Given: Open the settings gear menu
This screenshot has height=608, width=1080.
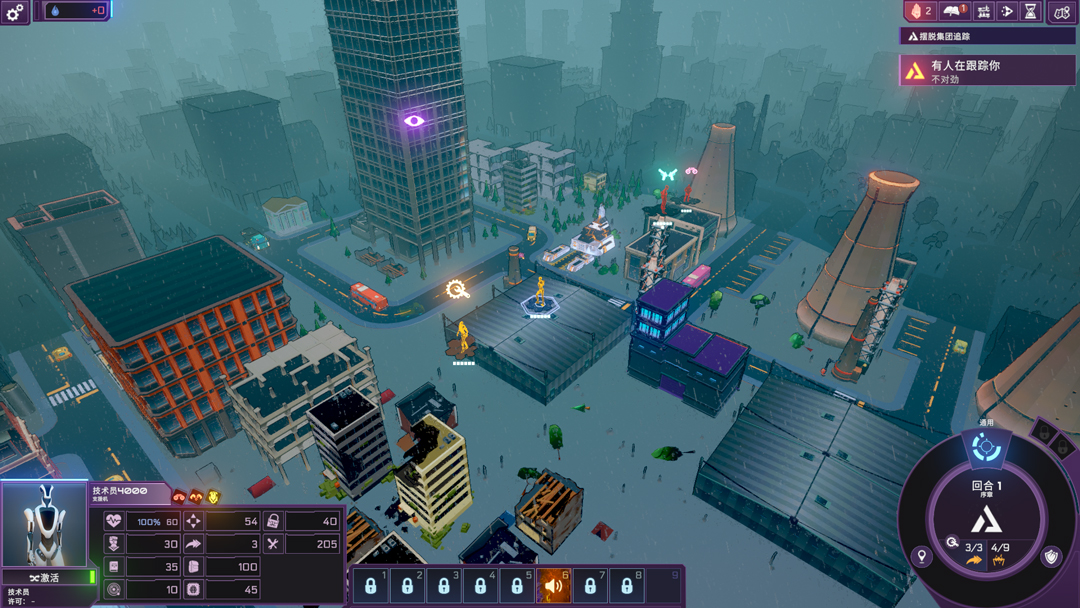Looking at the screenshot, I should click(15, 12).
